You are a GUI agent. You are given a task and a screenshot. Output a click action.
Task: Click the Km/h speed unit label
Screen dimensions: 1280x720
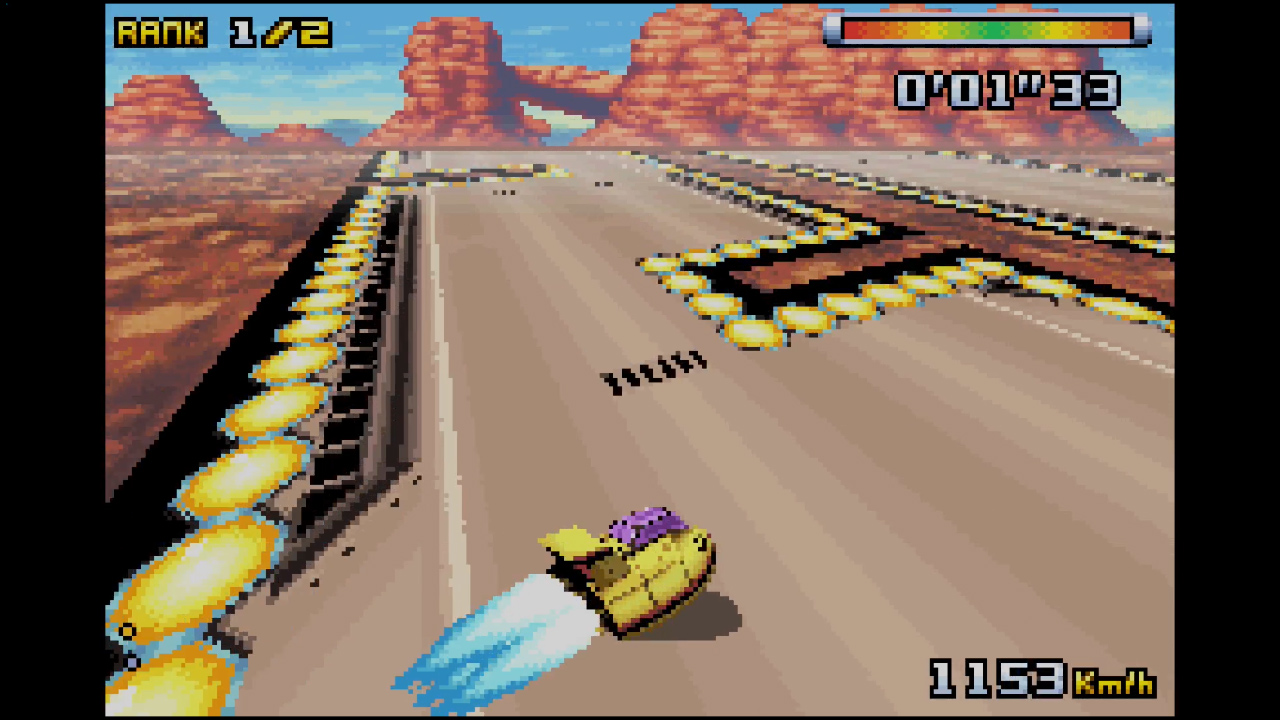tap(1113, 685)
